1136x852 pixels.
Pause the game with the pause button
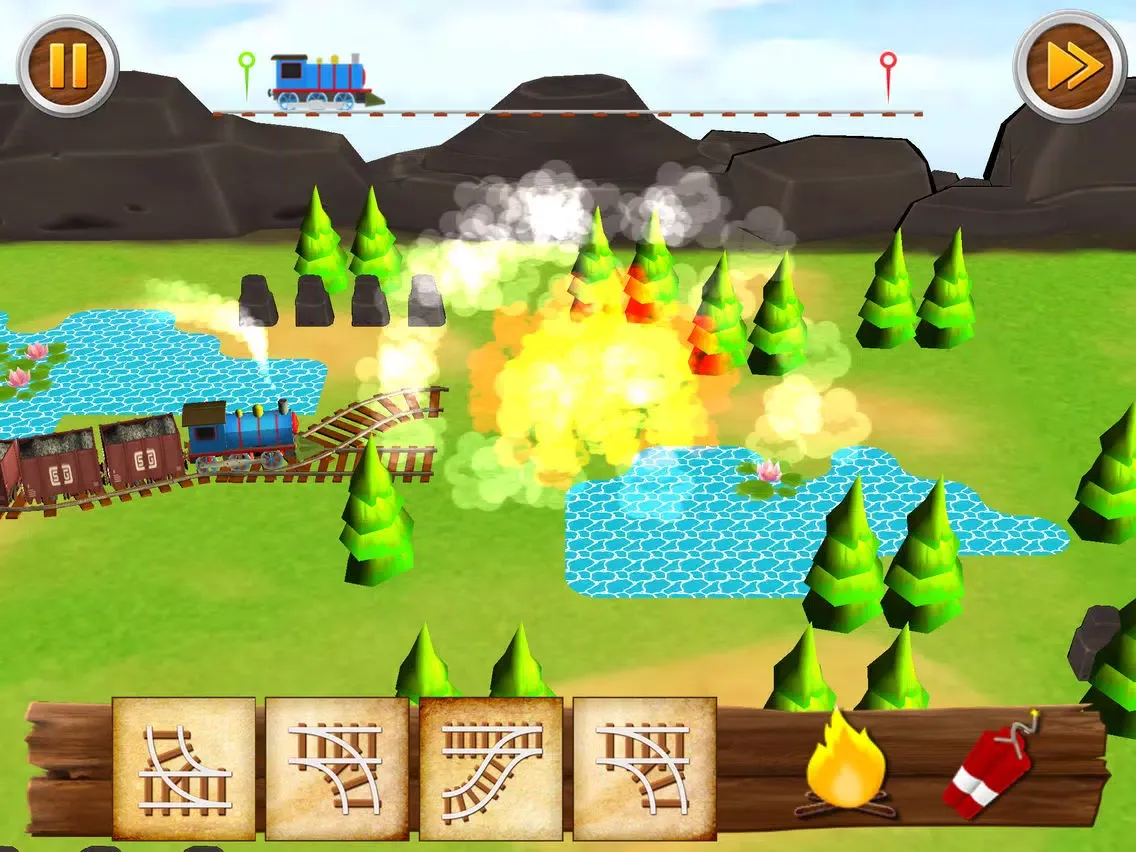click(67, 65)
